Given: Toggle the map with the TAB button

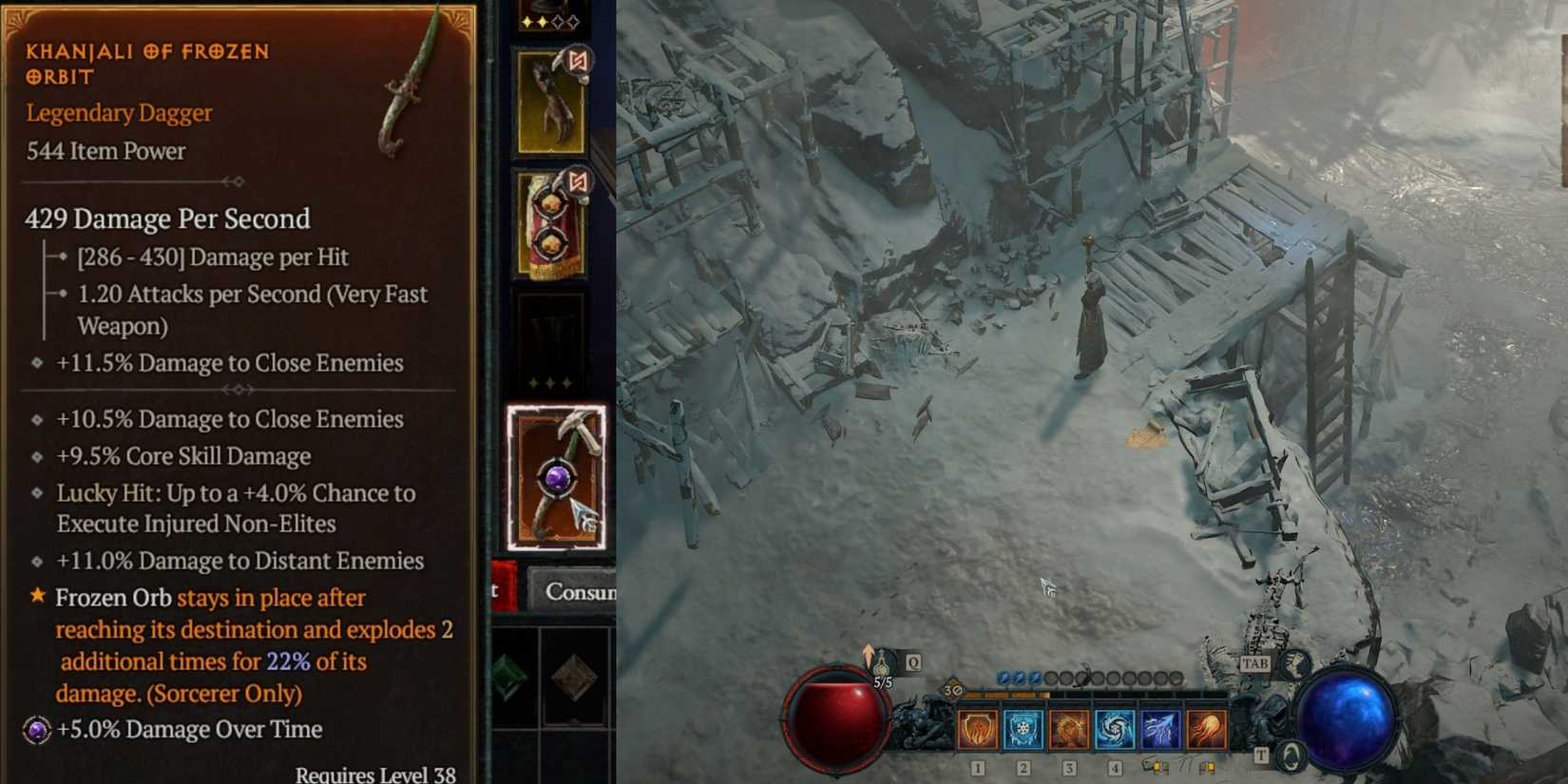Looking at the screenshot, I should 1254,663.
